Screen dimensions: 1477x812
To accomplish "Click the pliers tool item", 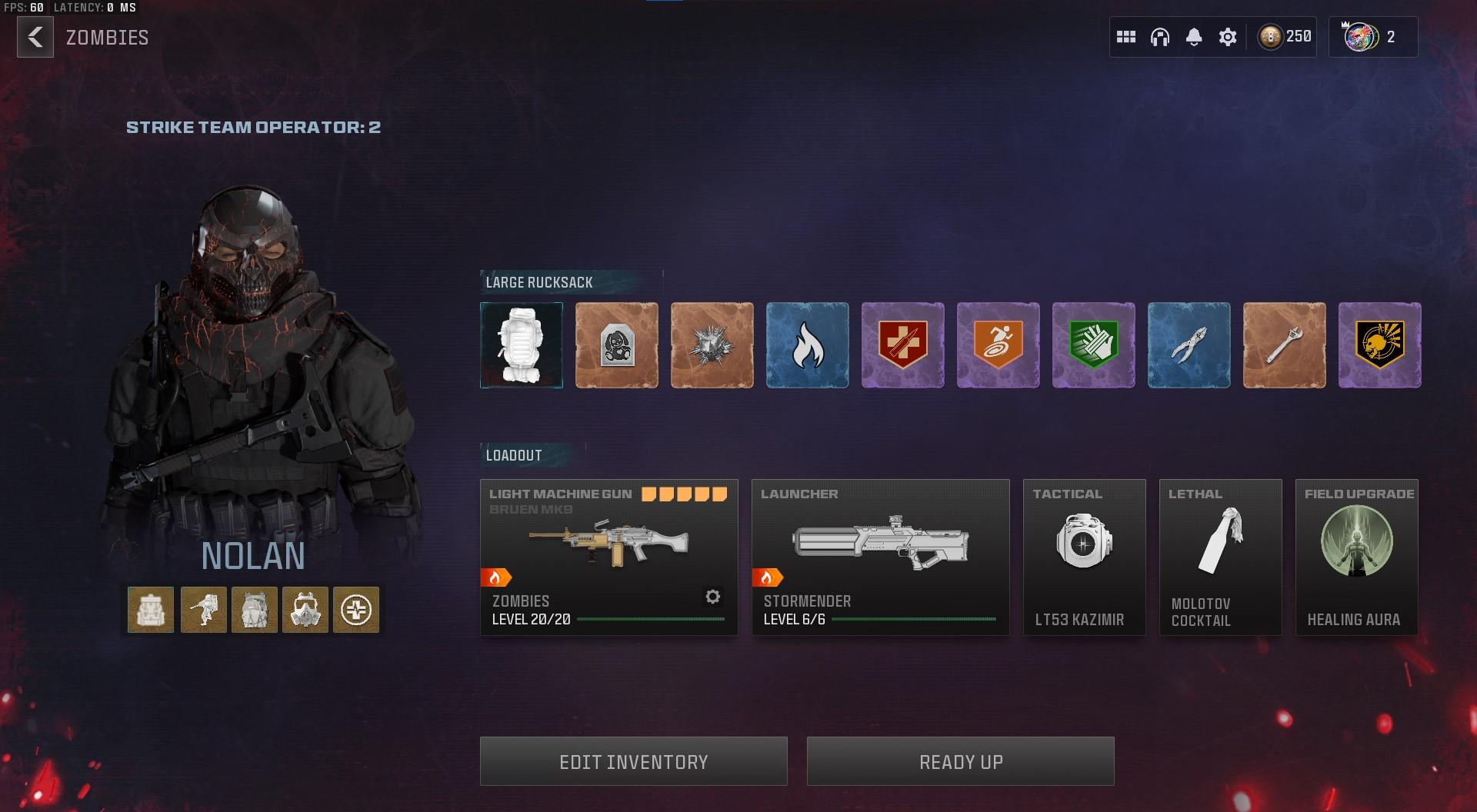I will [x=1189, y=344].
